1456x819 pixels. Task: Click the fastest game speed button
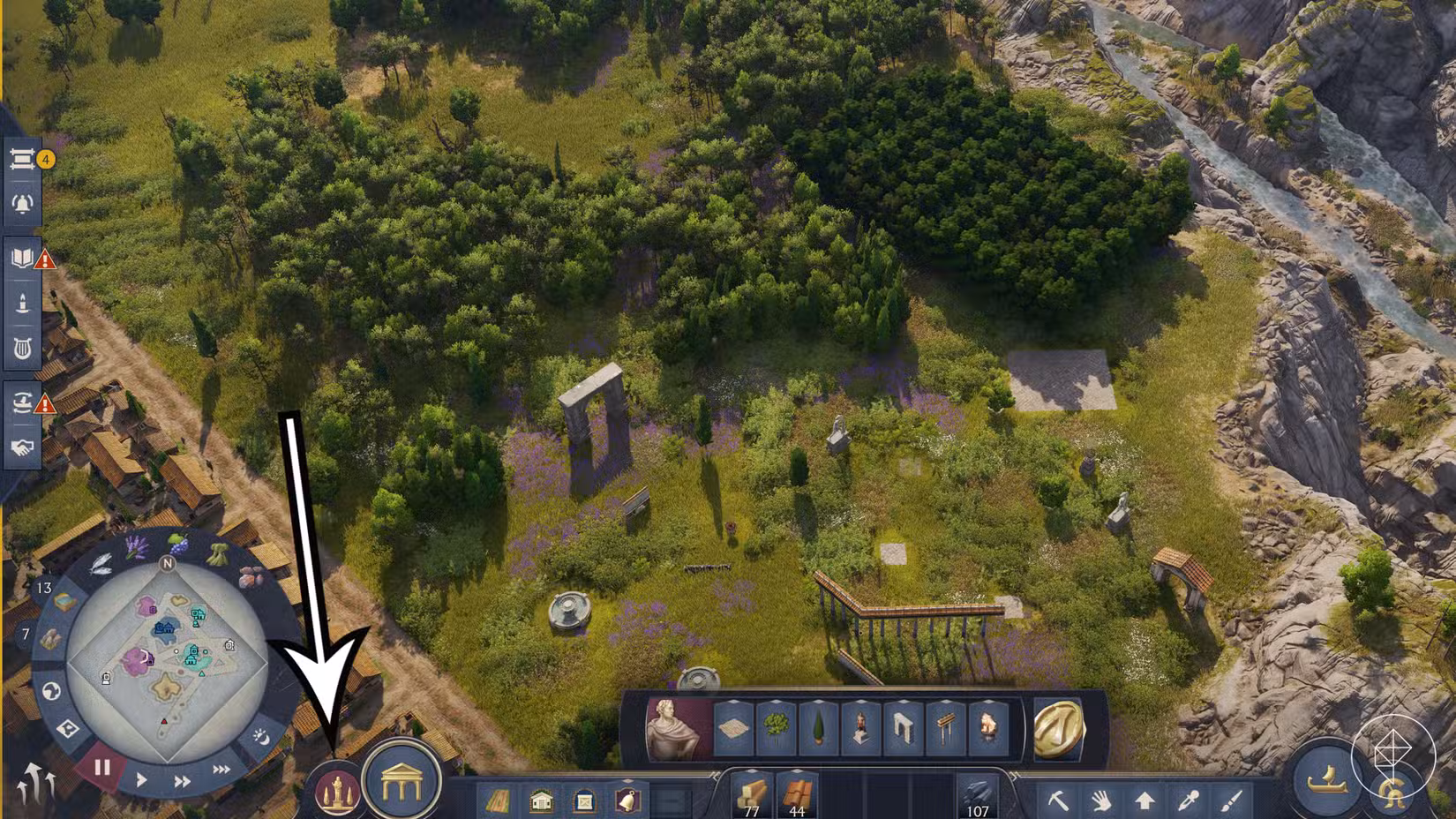(220, 767)
